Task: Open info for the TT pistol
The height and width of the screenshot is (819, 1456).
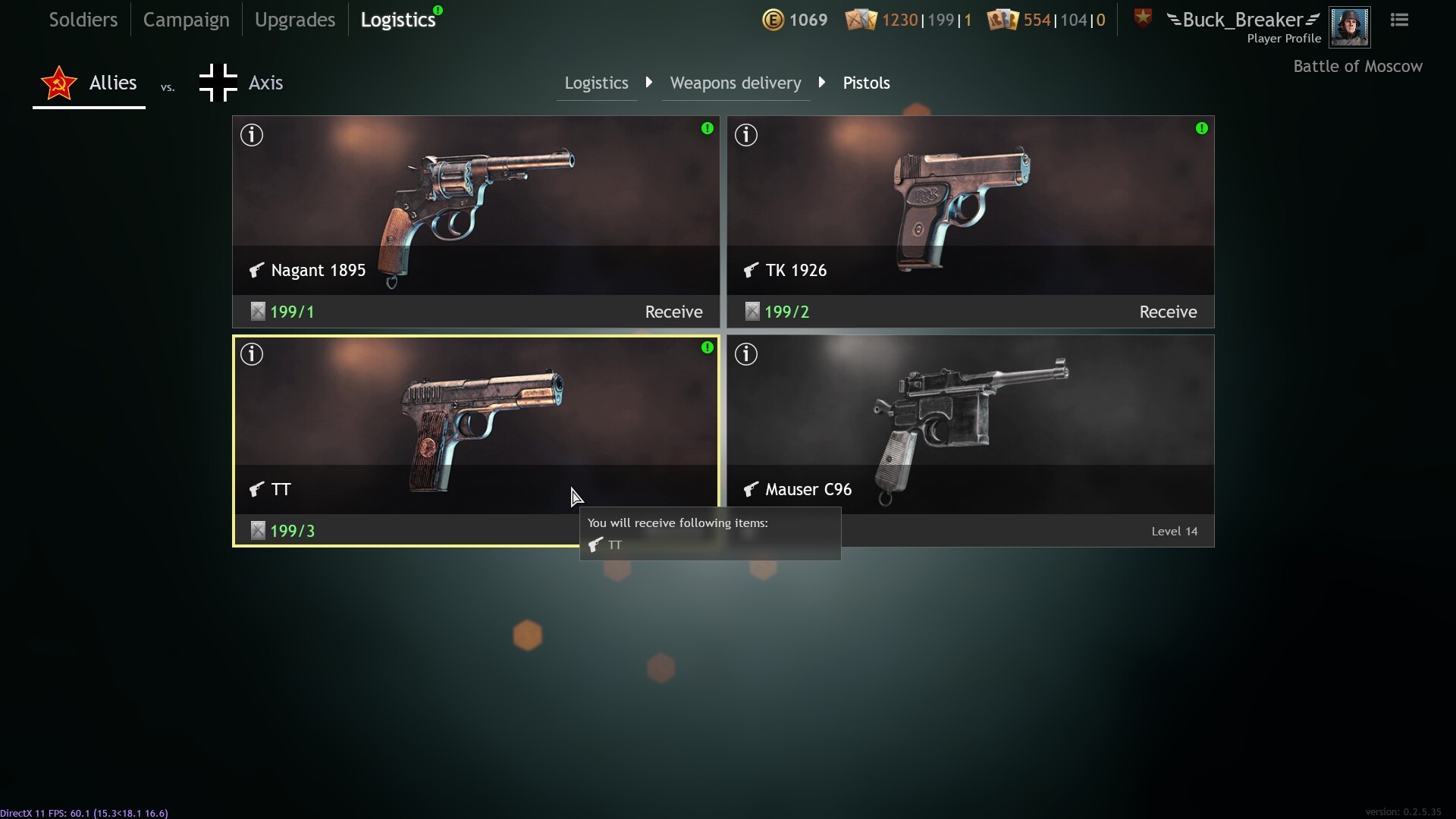Action: 252,354
